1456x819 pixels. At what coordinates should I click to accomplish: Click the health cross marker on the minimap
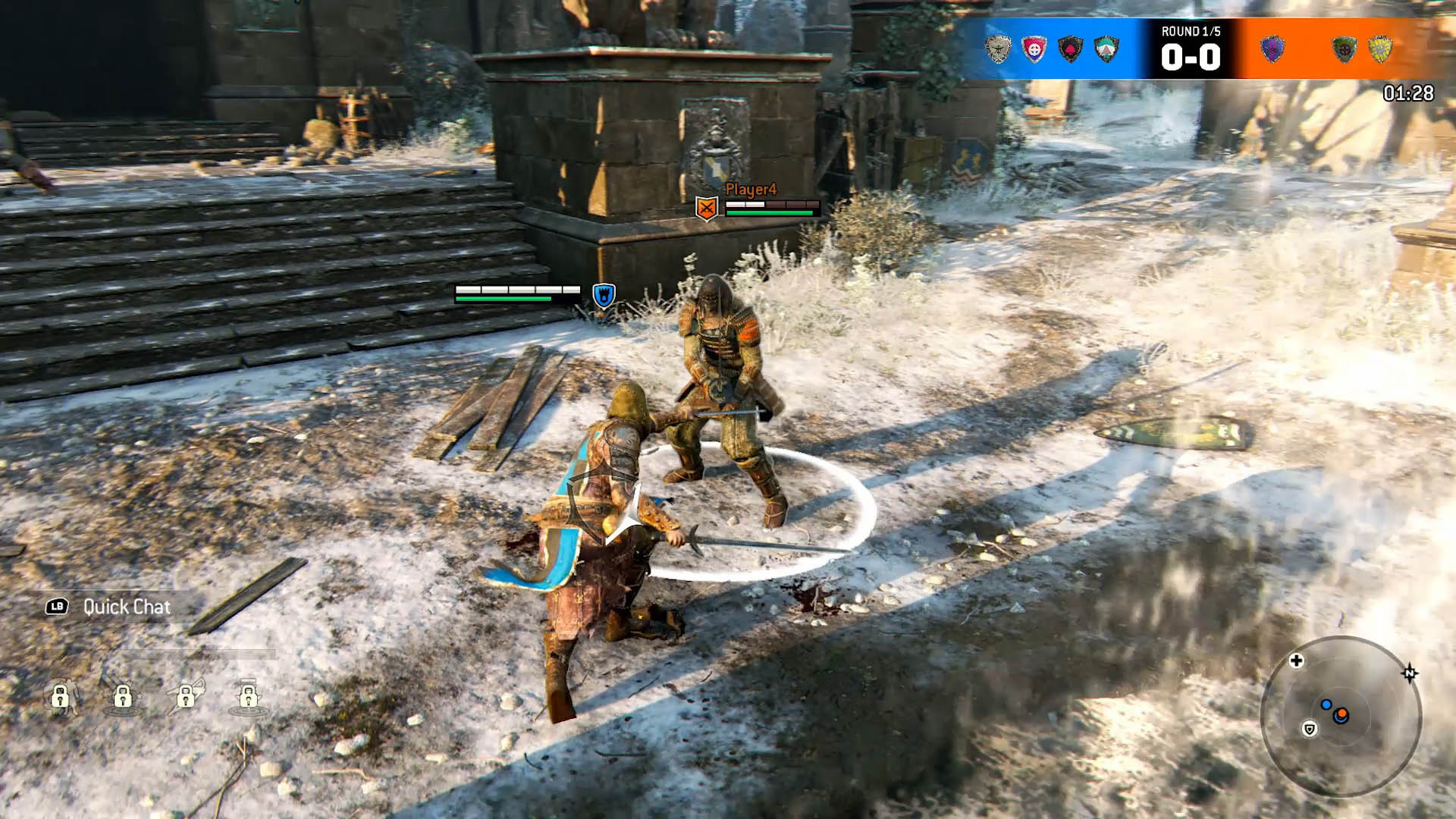click(1297, 661)
